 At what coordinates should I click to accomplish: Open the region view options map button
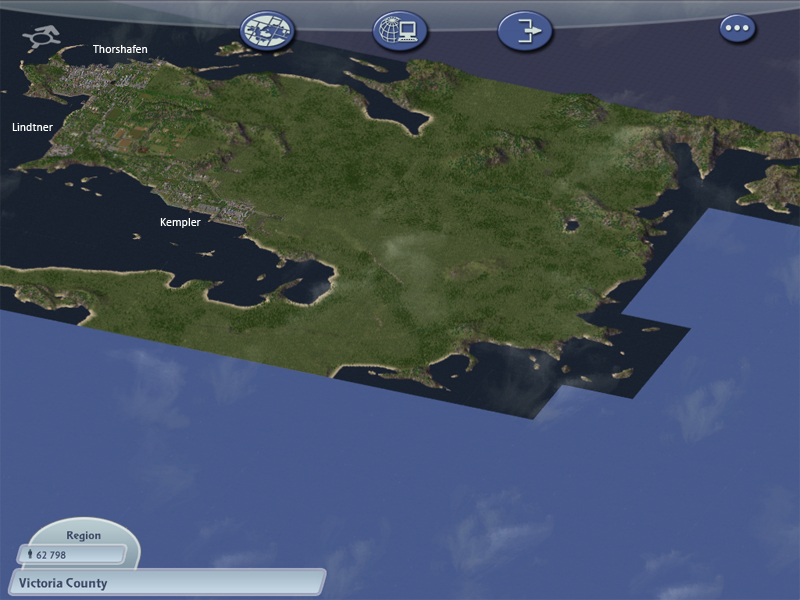click(268, 32)
